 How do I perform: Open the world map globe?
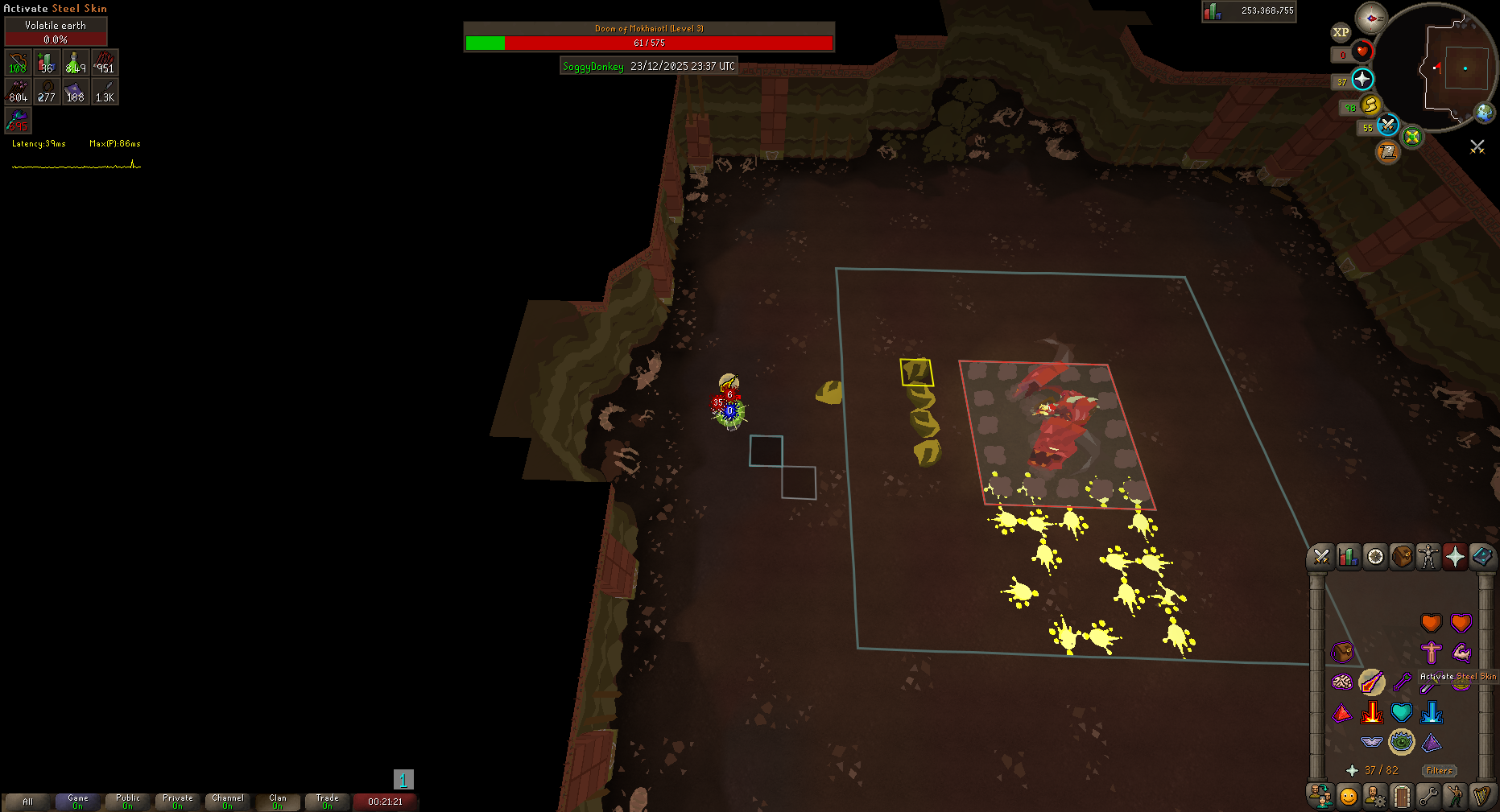point(1484,113)
